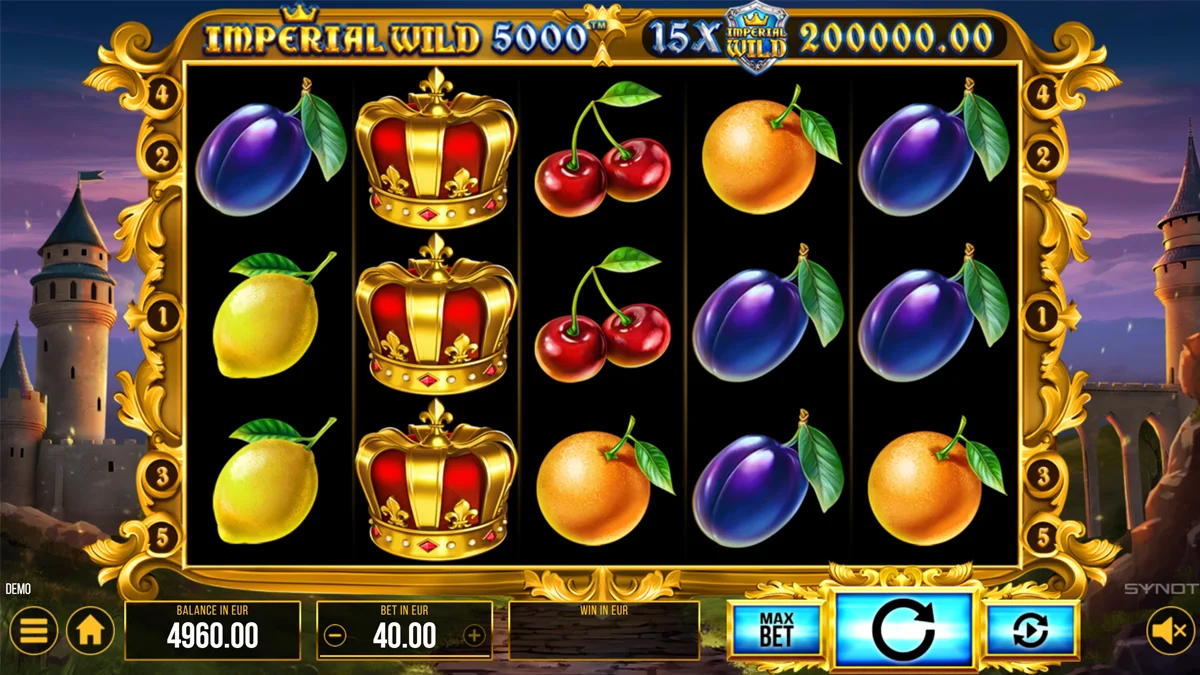This screenshot has width=1200, height=675.
Task: Open the hamburger menu
Action: pyautogui.click(x=34, y=631)
